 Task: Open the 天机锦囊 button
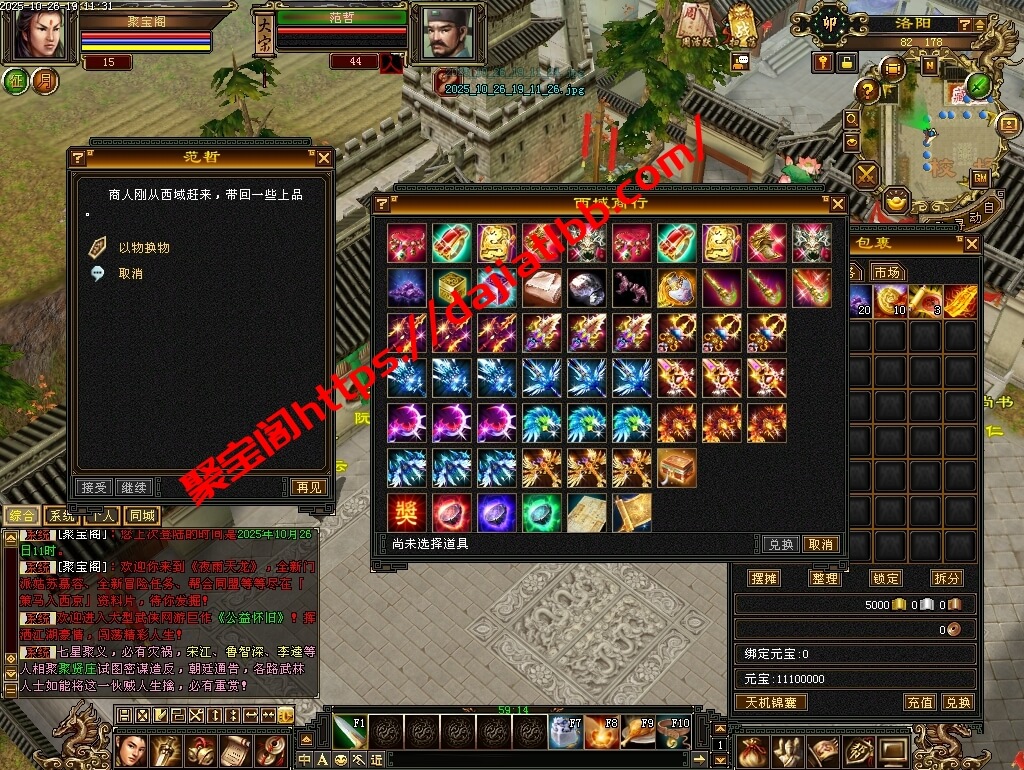pos(771,702)
